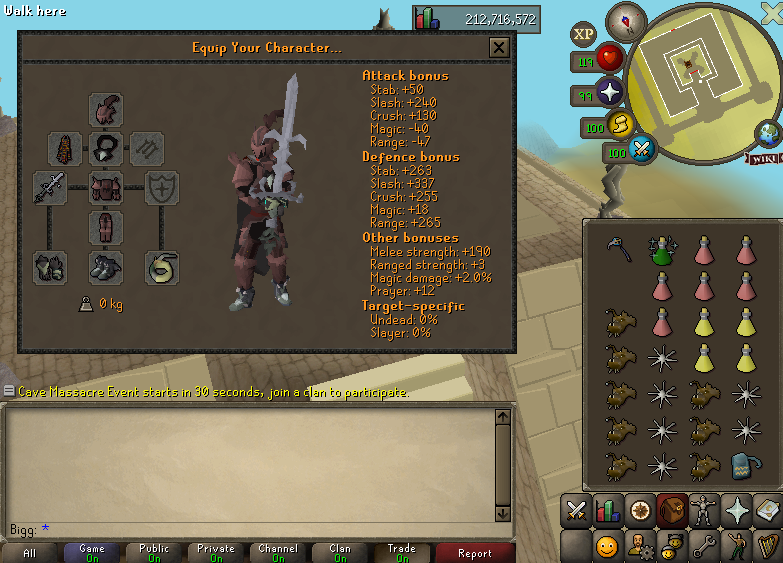Click the equipped cape slot
The width and height of the screenshot is (783, 563).
(x=65, y=150)
